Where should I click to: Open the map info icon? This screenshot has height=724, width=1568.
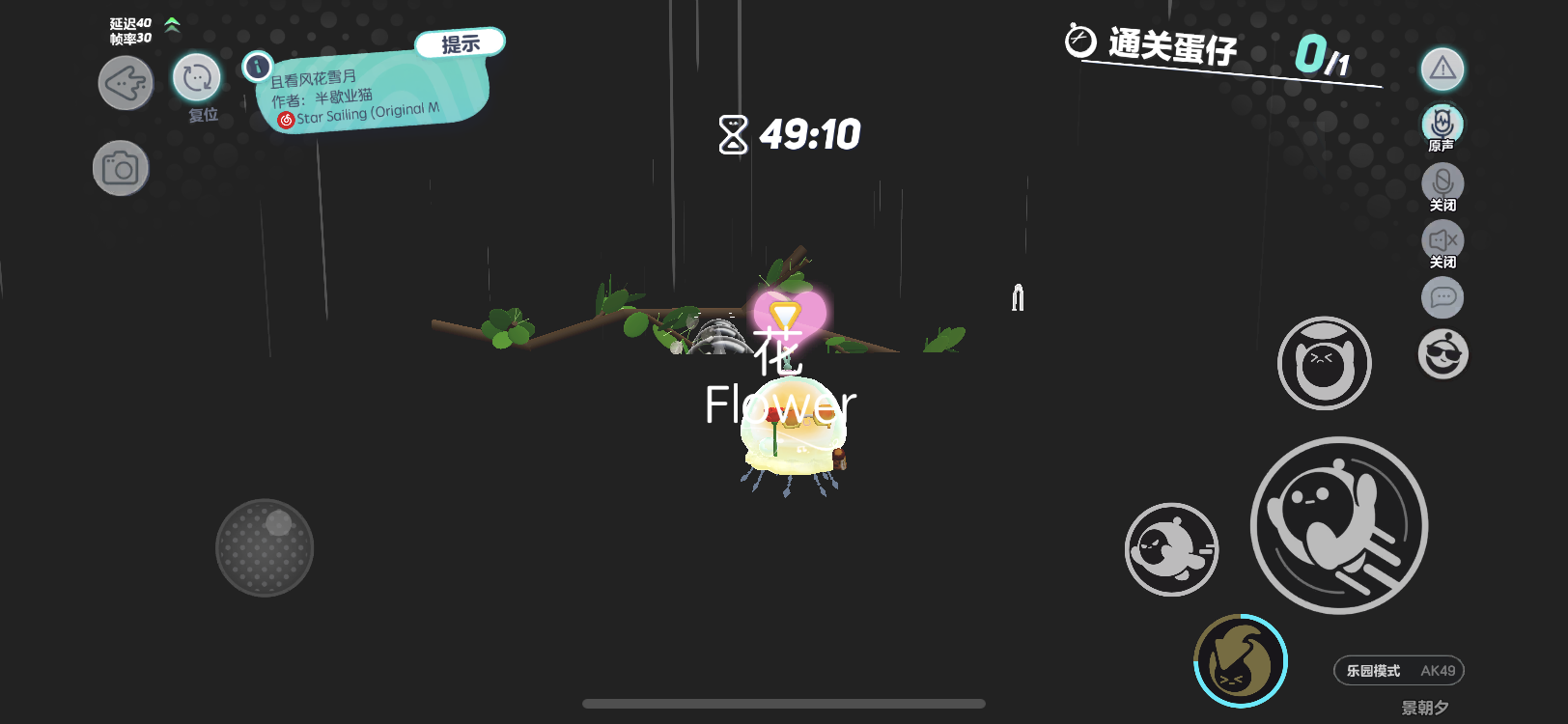click(258, 67)
